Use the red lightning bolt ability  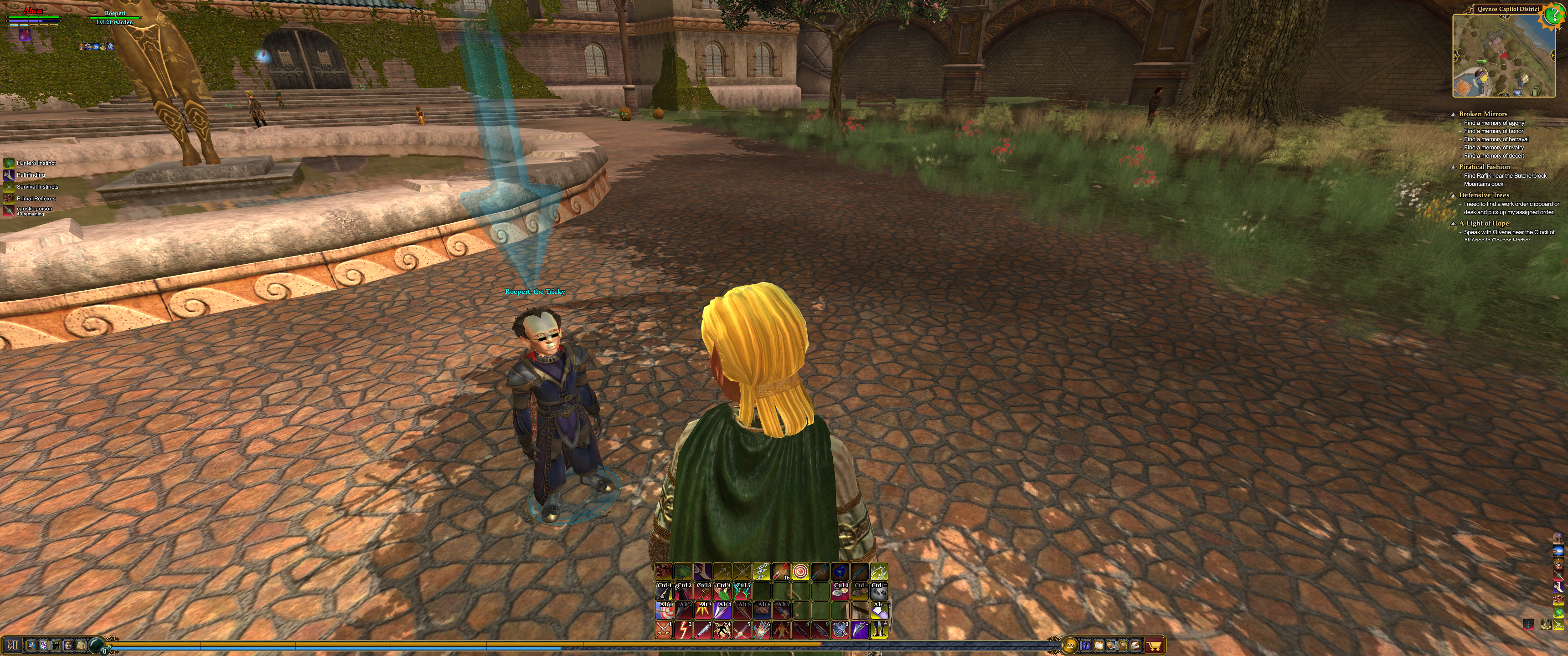683,630
